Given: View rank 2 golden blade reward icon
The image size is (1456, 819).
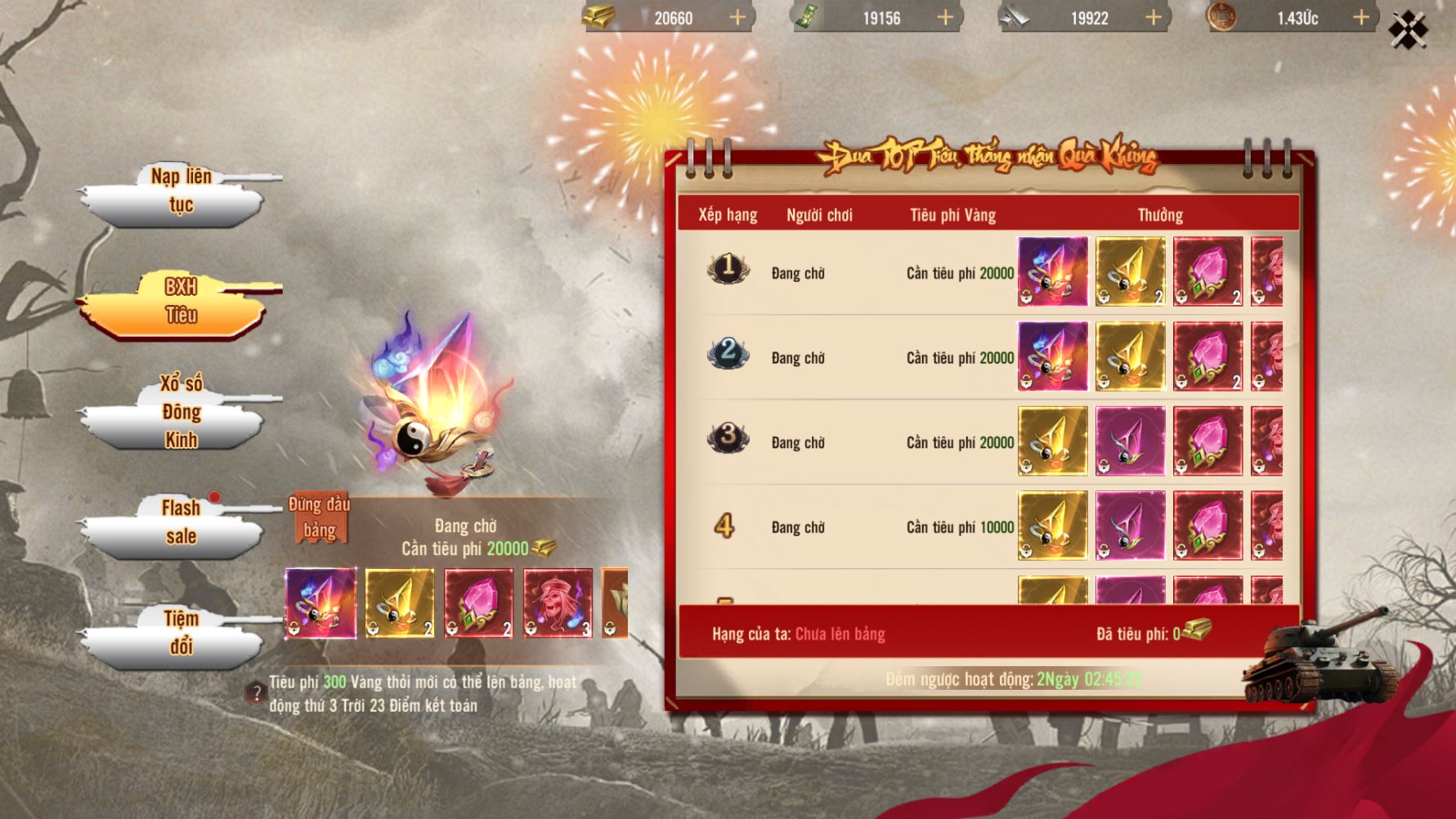Looking at the screenshot, I should click(1131, 356).
